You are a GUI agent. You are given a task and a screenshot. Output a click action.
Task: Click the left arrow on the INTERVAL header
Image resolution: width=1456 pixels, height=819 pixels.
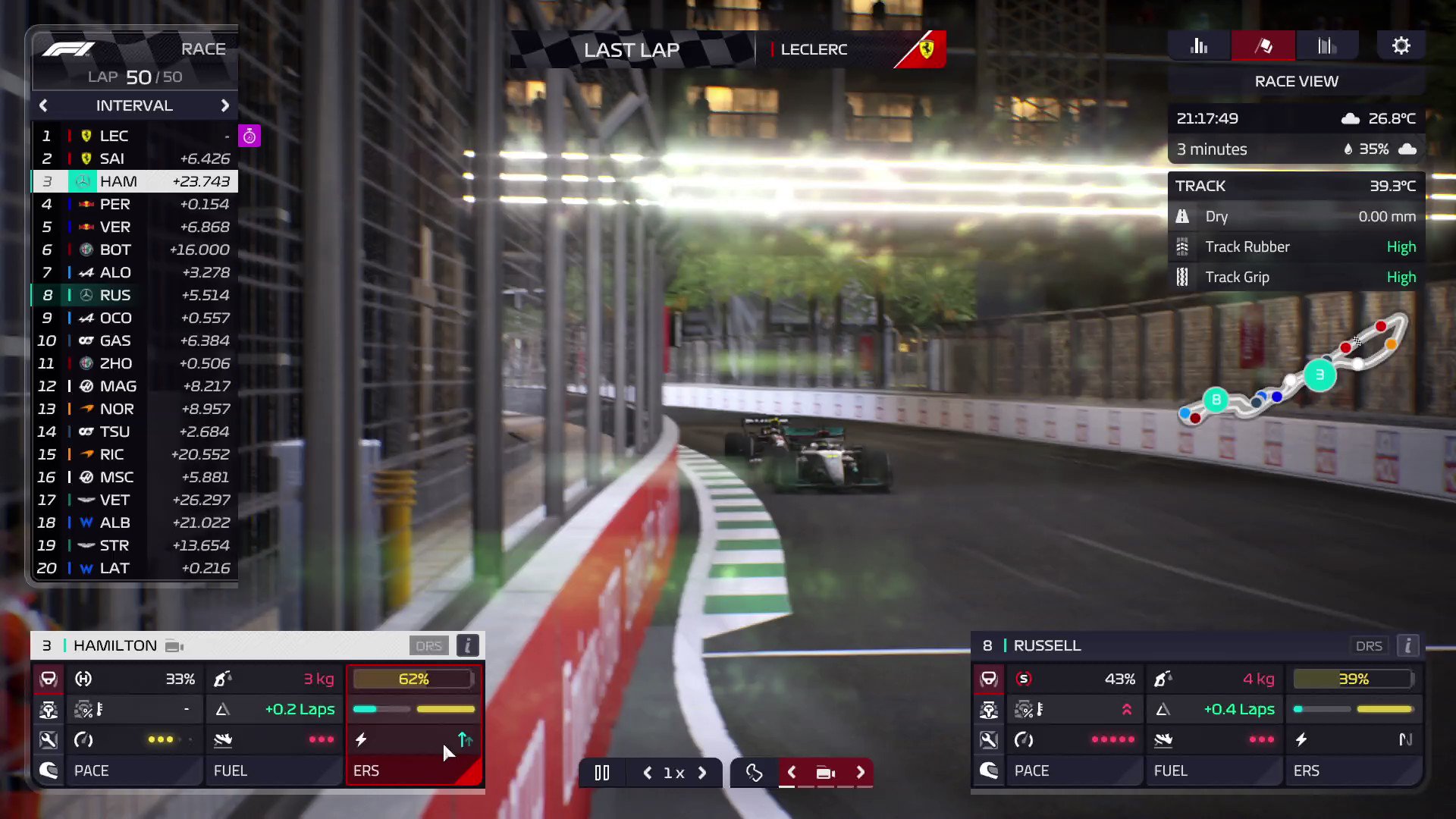[43, 105]
